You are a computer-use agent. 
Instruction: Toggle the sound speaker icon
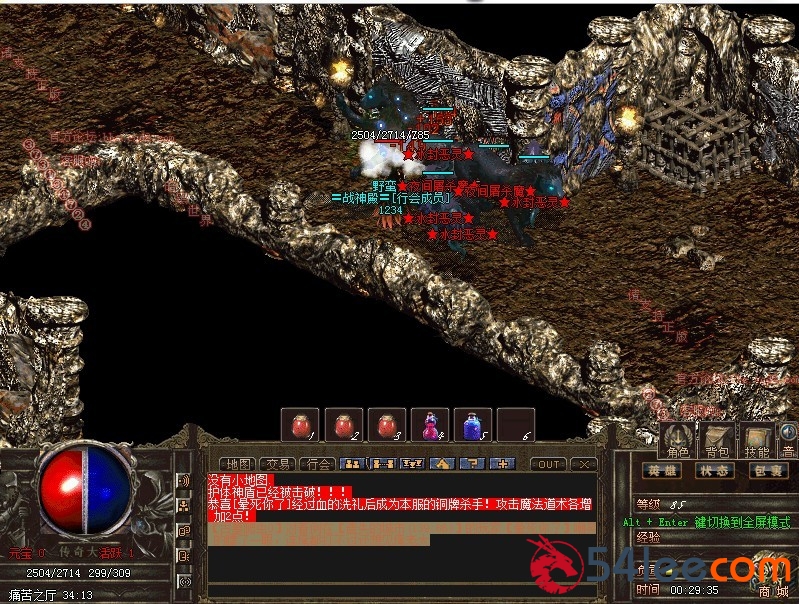tap(789, 432)
